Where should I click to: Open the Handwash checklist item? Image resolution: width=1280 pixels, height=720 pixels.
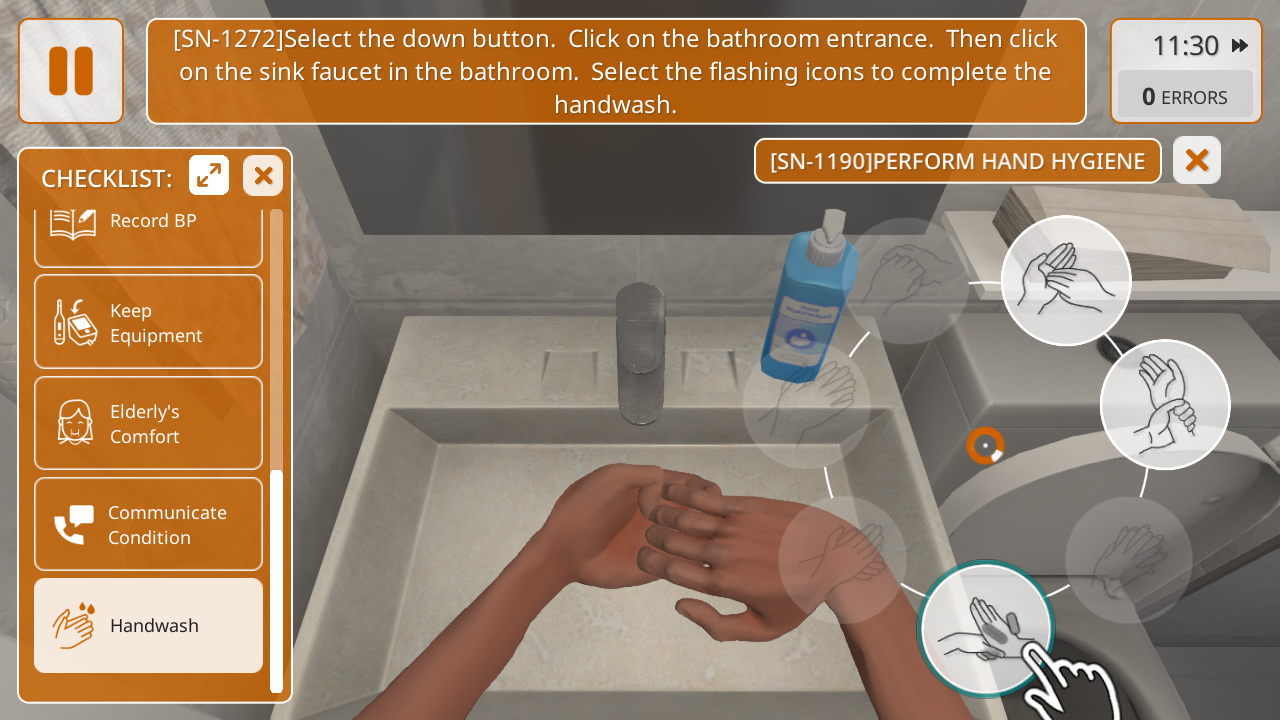148,626
